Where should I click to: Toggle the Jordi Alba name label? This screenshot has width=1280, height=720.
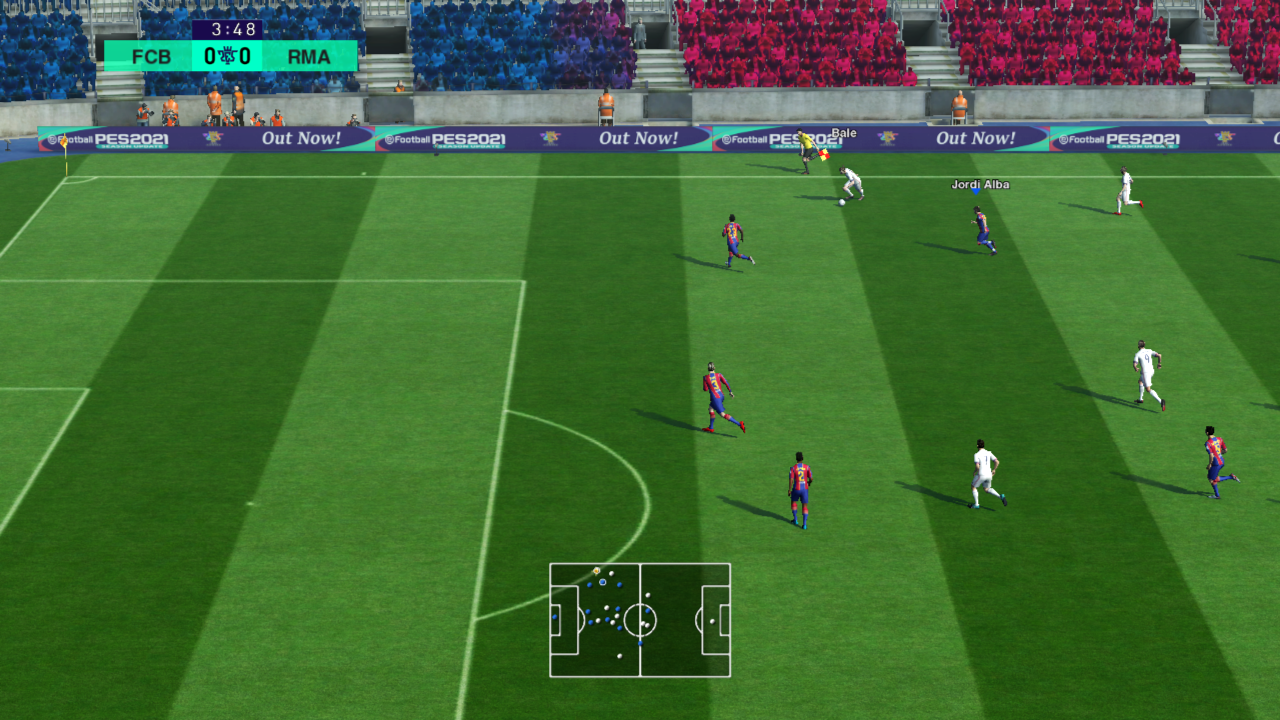coord(981,185)
